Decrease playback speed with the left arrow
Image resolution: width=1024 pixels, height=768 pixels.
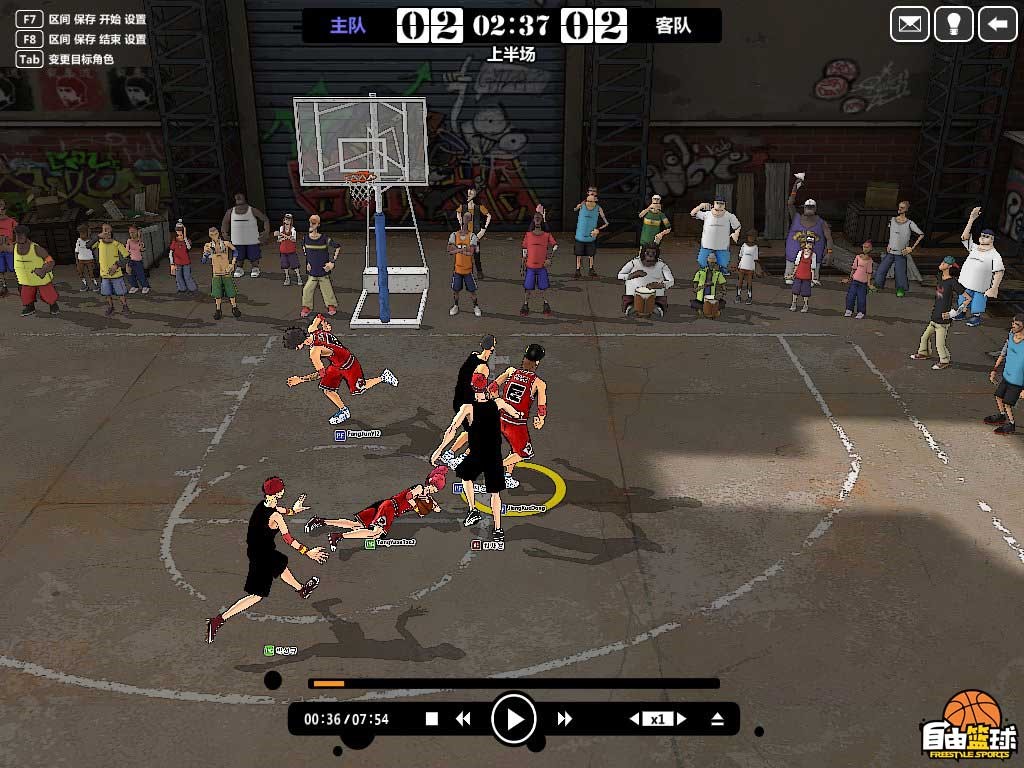pos(634,718)
